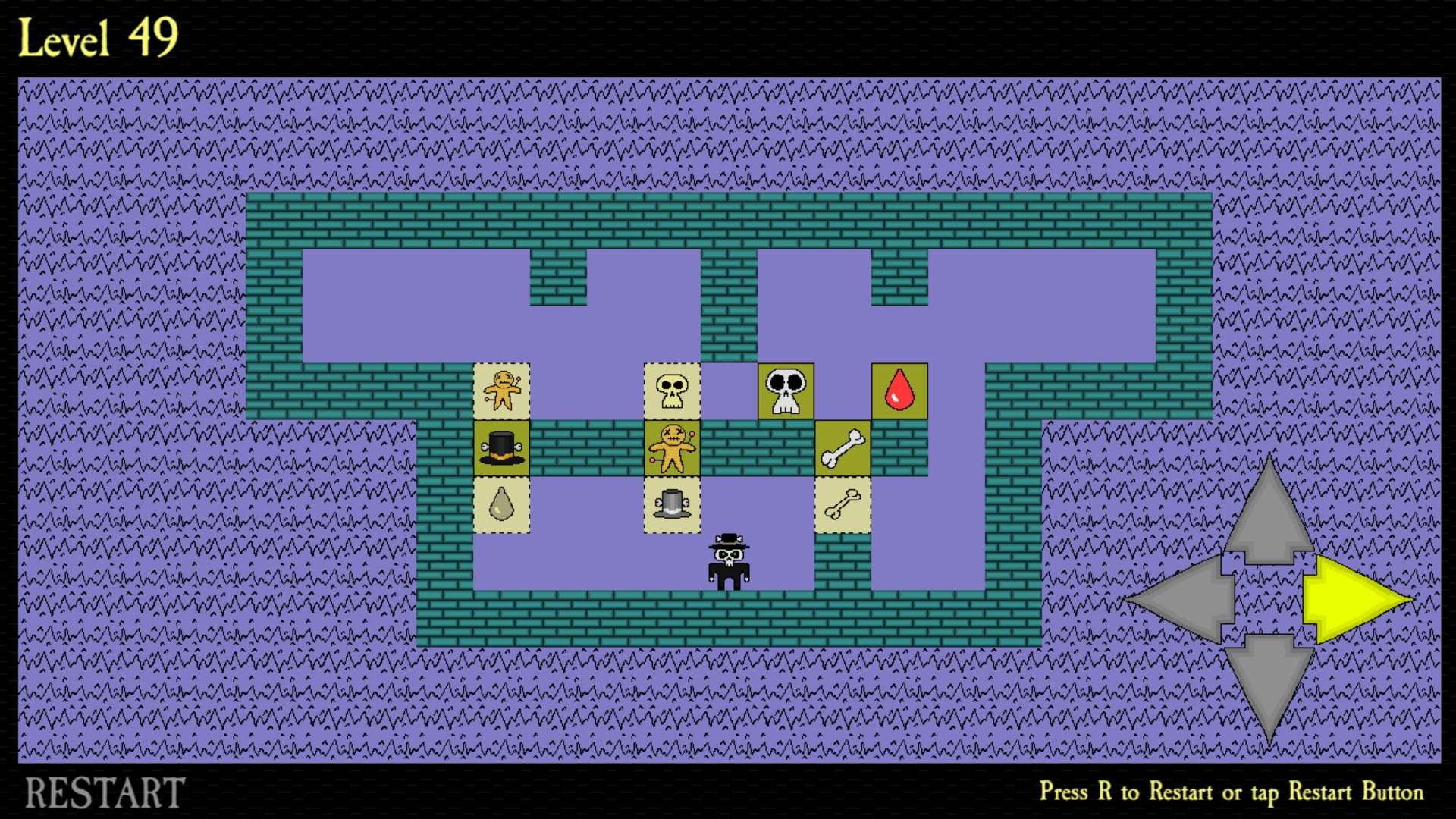
Task: Click the black top hat tile
Action: click(x=502, y=446)
